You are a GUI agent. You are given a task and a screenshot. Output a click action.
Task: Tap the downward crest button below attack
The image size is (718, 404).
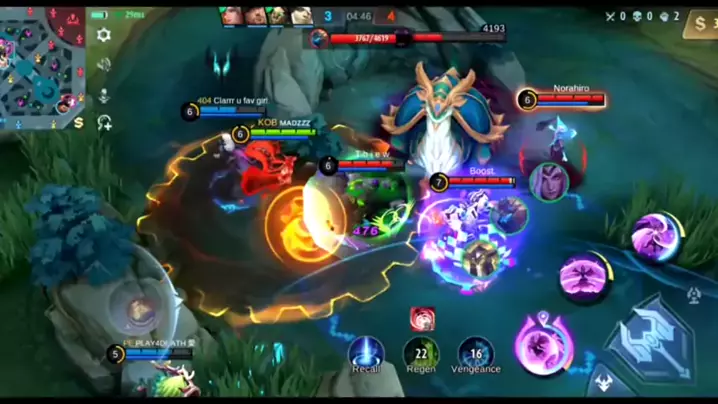604,383
